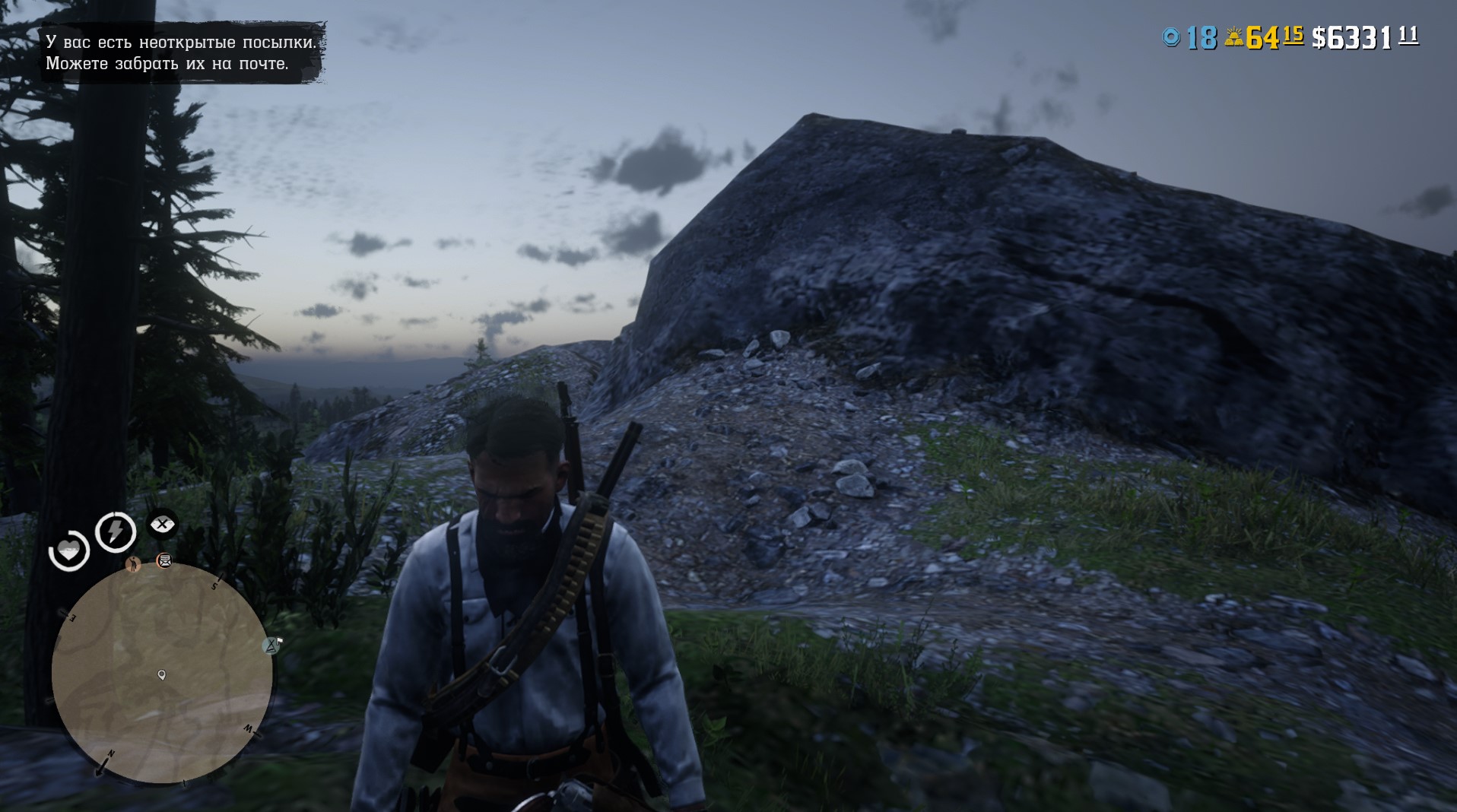Open the unopened parcels notification
This screenshot has height=812, width=1457.
click(x=181, y=52)
